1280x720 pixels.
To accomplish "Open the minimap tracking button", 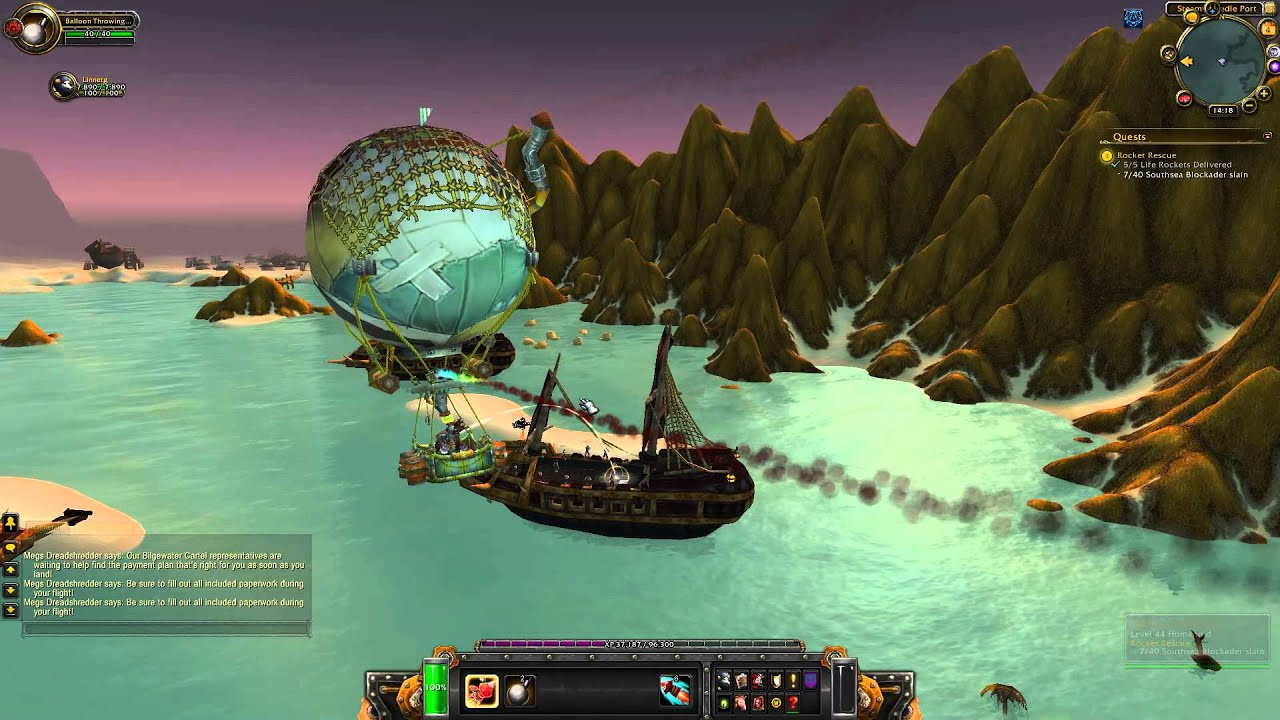I will pos(1169,54).
